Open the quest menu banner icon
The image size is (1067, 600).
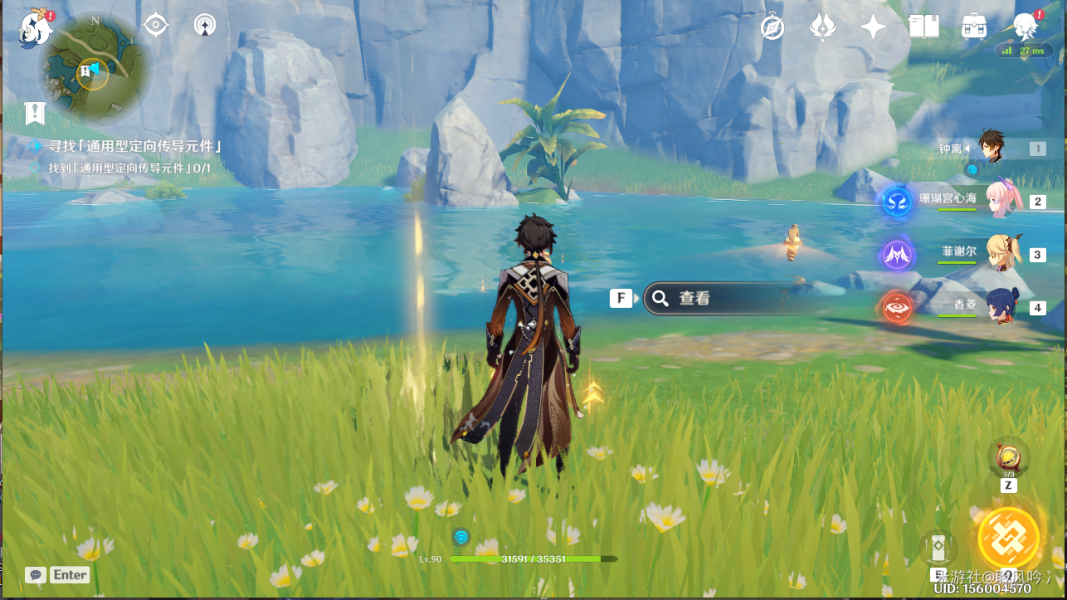pos(36,111)
